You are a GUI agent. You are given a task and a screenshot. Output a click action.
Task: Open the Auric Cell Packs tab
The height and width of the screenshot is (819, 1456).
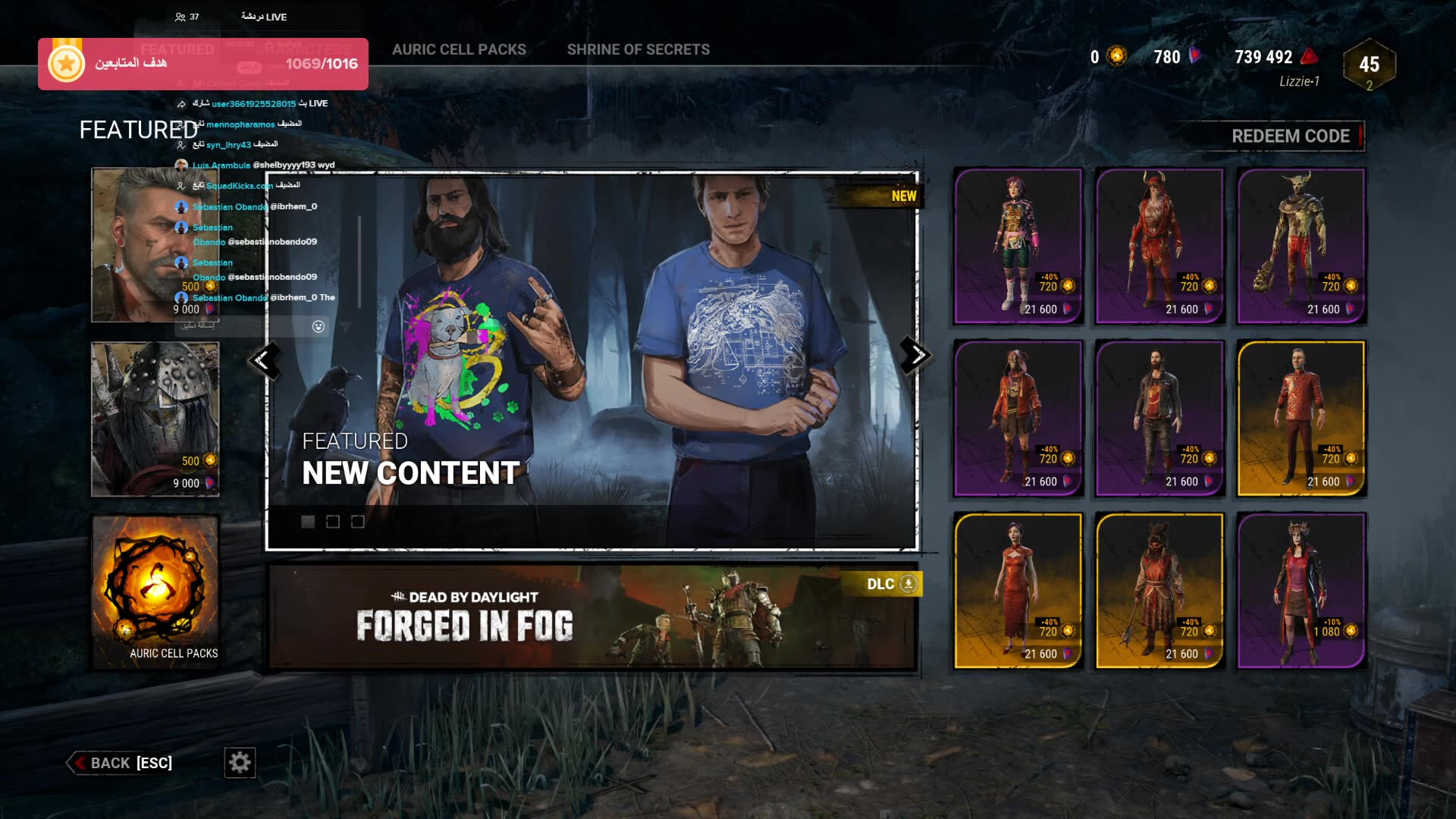pyautogui.click(x=459, y=50)
